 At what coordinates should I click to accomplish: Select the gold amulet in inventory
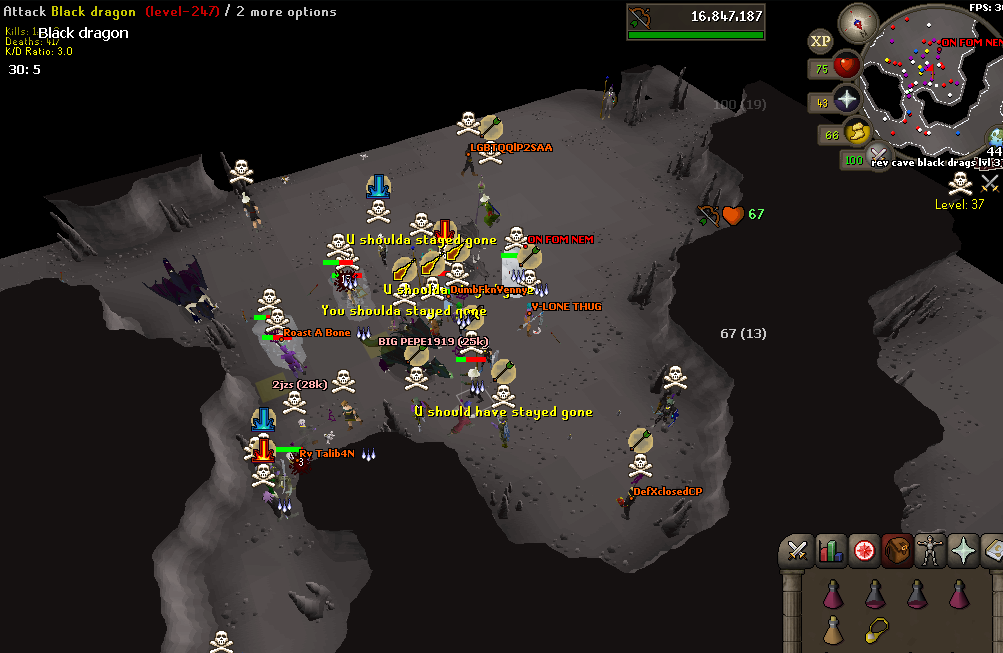pyautogui.click(x=875, y=631)
